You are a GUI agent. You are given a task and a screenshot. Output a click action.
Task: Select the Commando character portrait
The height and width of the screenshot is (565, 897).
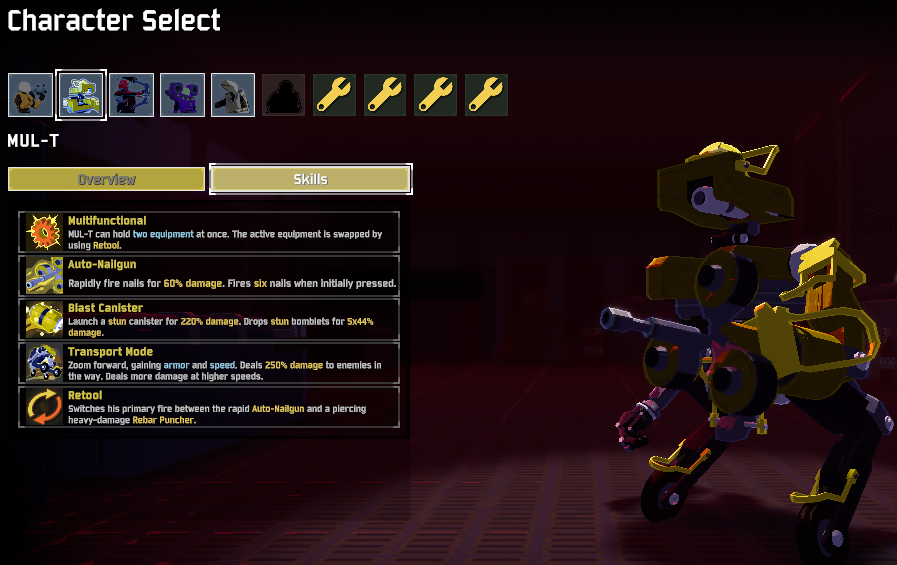pyautogui.click(x=30, y=95)
